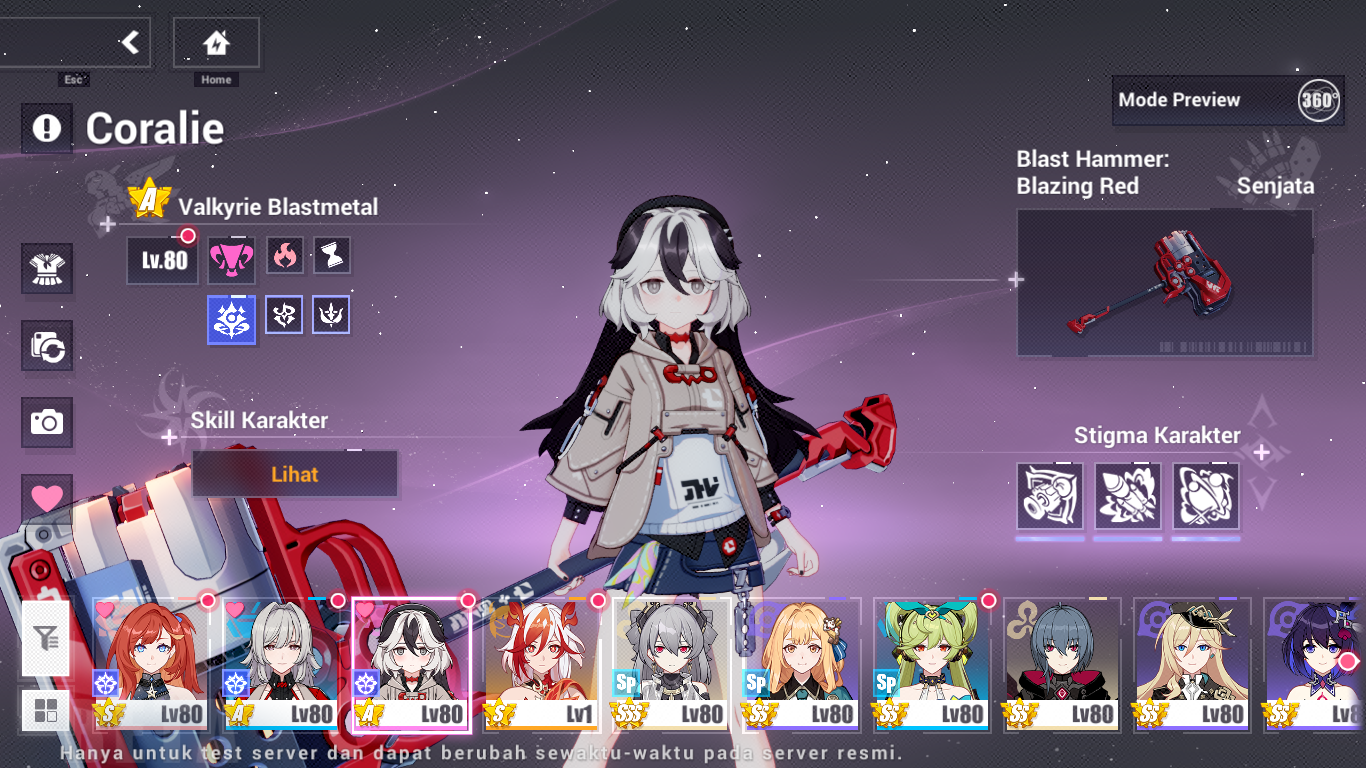Select the outfit wardrobe icon in left sidebar
This screenshot has width=1366, height=768.
click(x=47, y=268)
